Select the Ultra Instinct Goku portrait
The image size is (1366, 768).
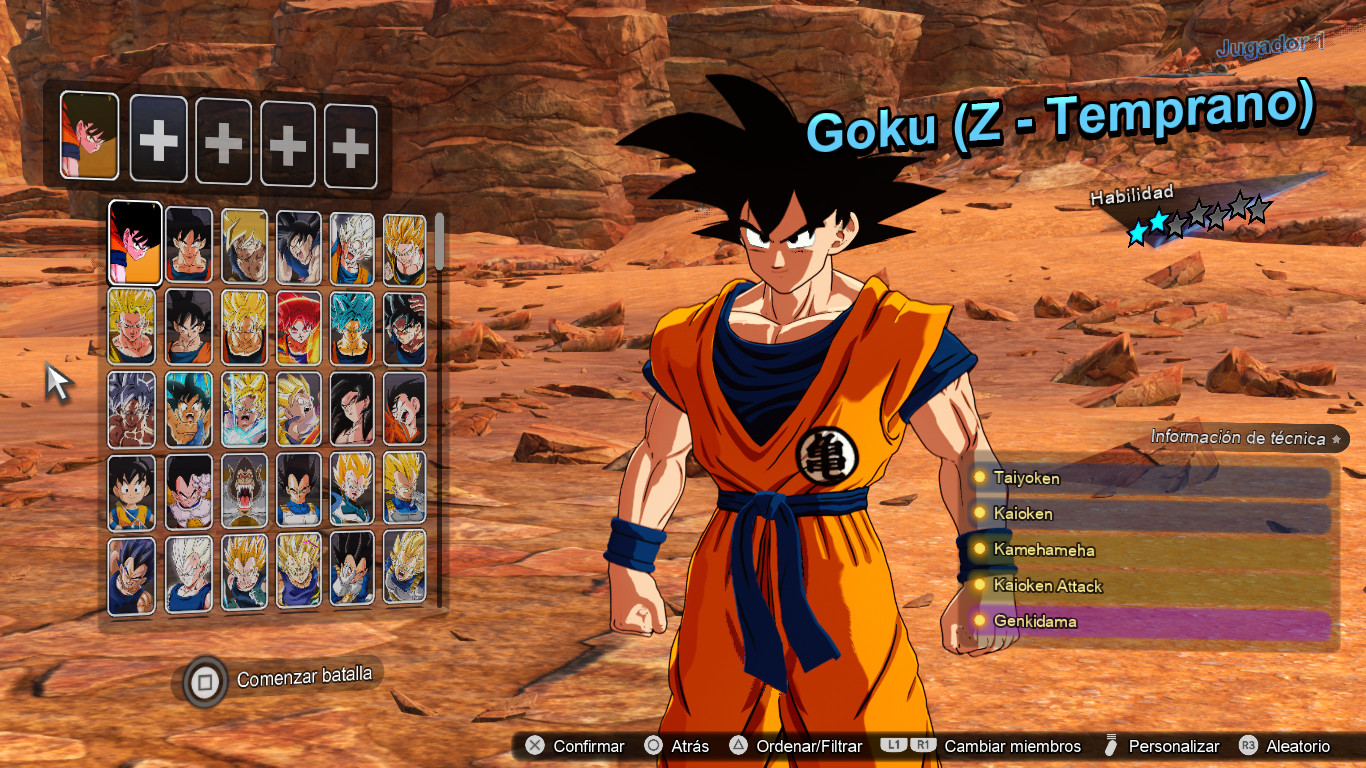(x=131, y=410)
